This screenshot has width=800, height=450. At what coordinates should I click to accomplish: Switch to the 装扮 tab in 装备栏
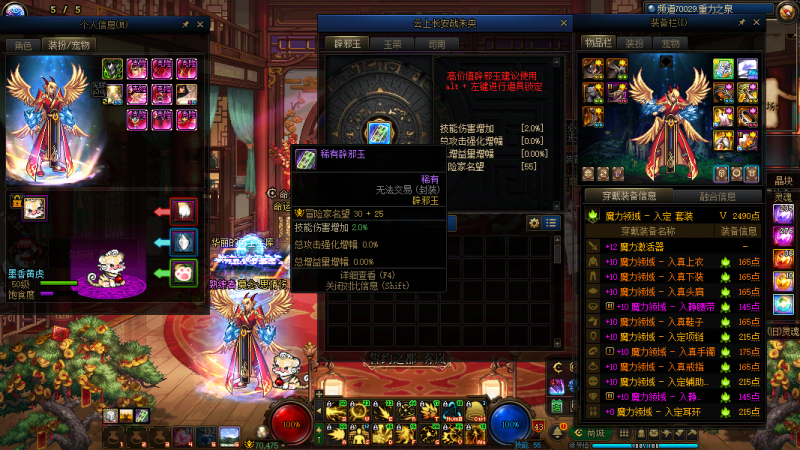point(634,43)
